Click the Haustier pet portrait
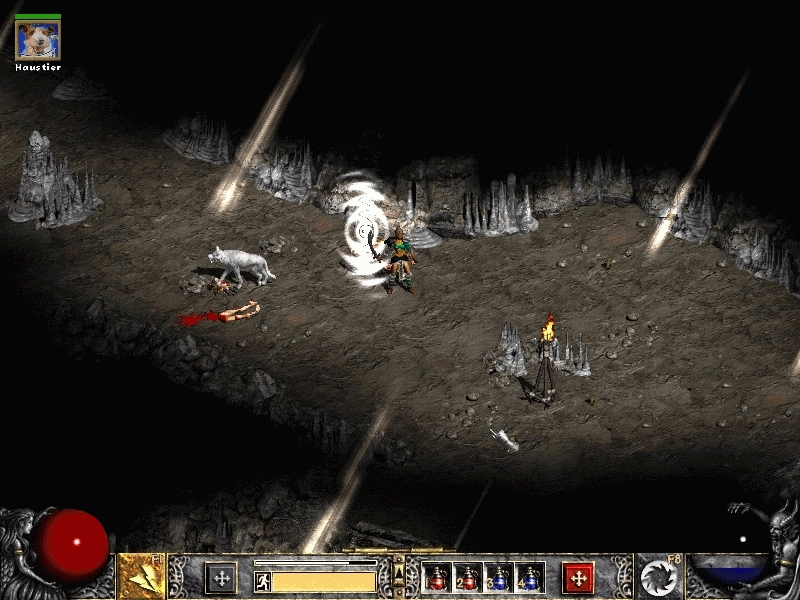This screenshot has width=800, height=600. tap(38, 40)
